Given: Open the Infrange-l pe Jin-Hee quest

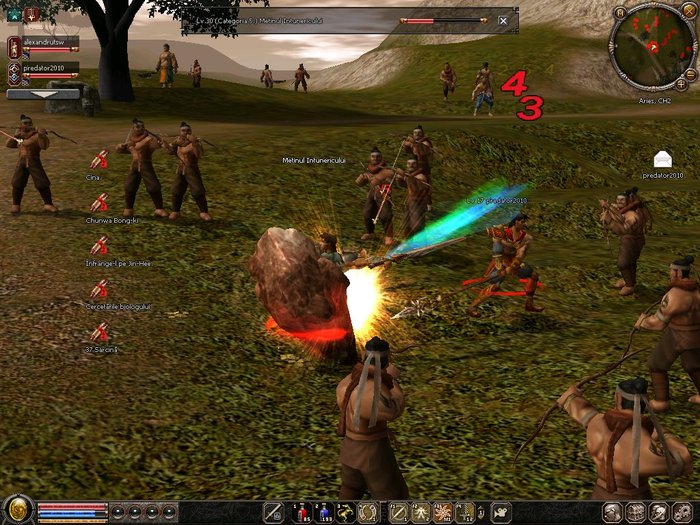Looking at the screenshot, I should pos(99,245).
